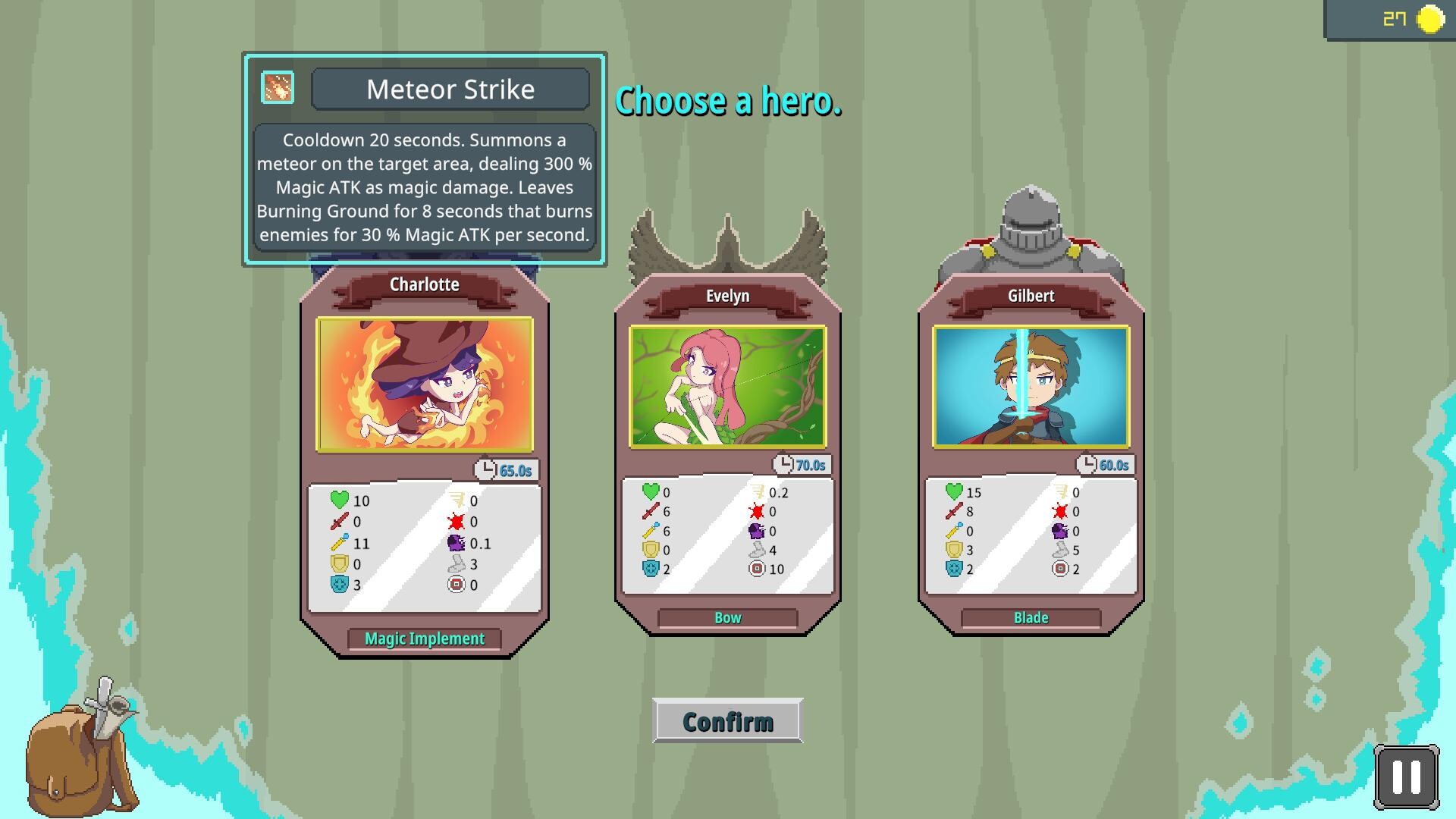
Task: Click the crit icon on Evelyn's card
Action: (756, 511)
